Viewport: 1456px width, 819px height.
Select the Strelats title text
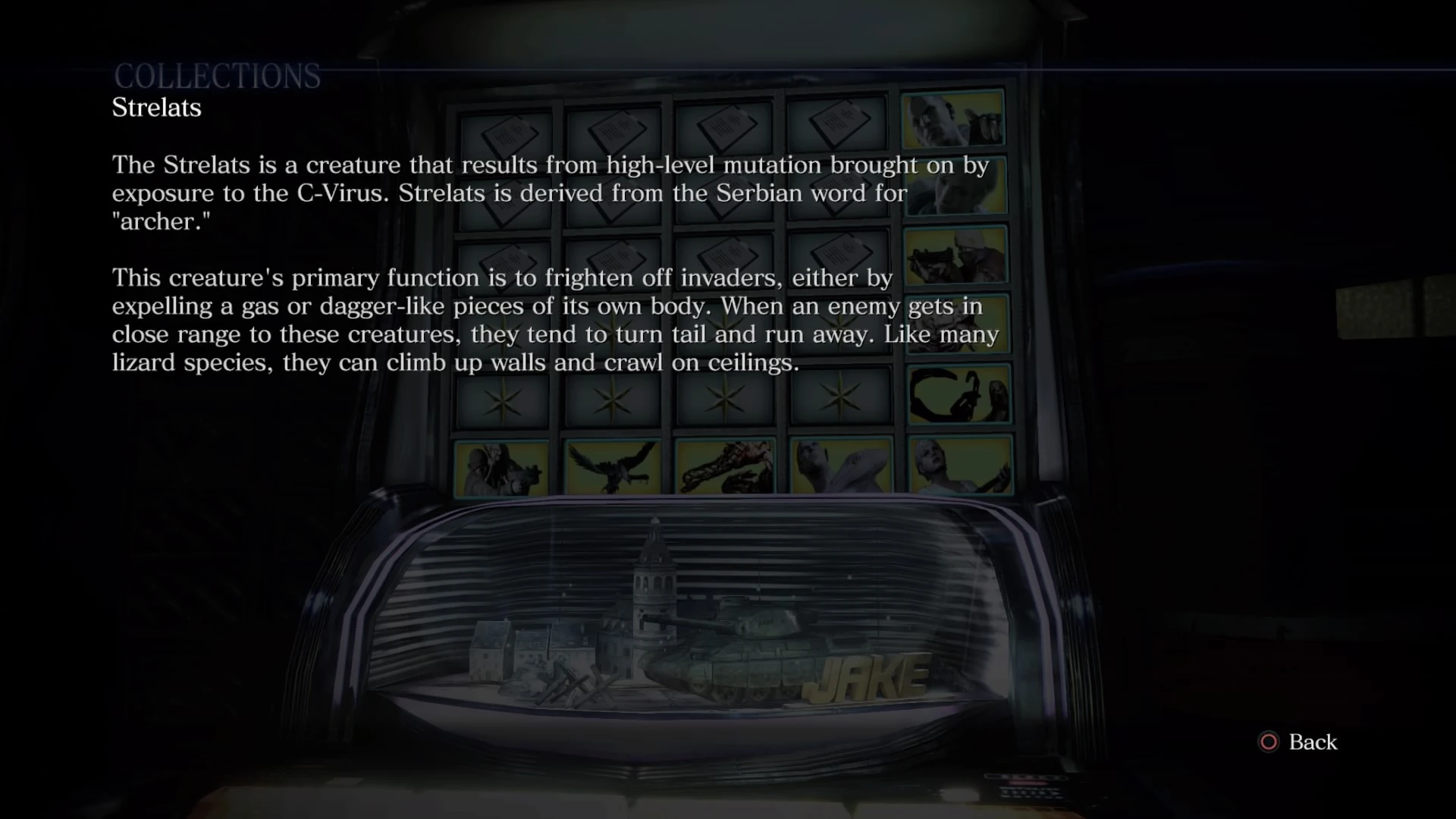click(156, 108)
